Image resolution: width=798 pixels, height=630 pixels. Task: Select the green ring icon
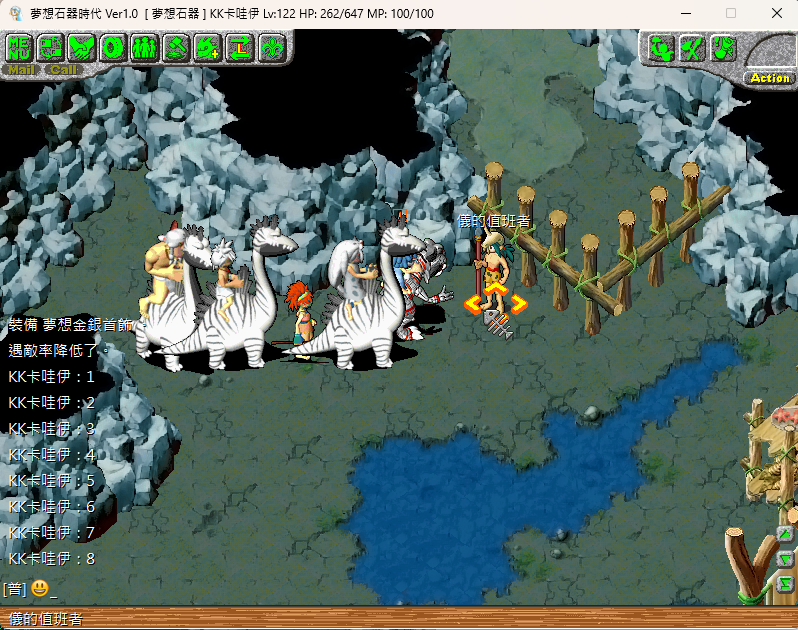click(x=113, y=47)
